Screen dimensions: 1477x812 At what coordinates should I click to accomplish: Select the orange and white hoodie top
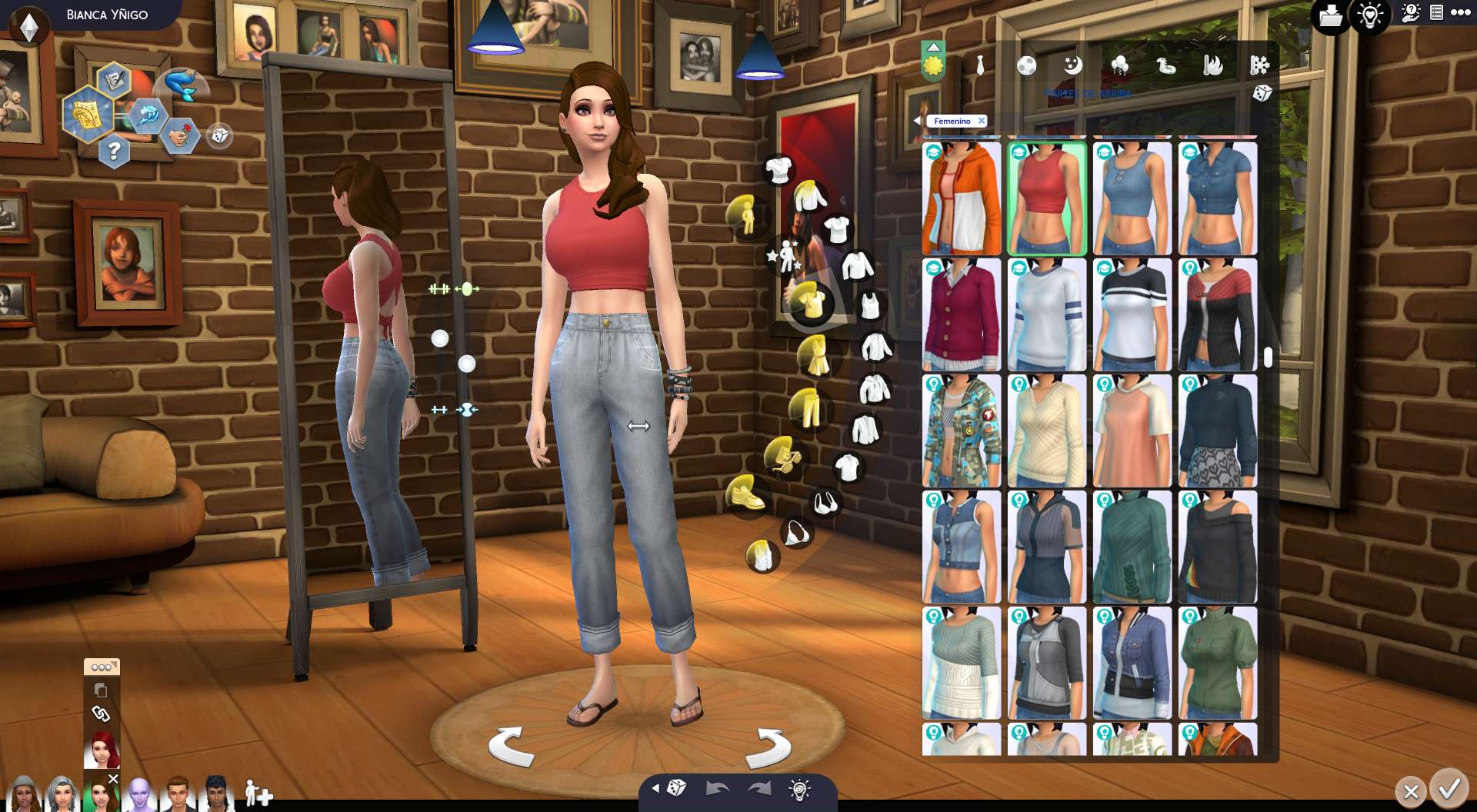(x=962, y=198)
